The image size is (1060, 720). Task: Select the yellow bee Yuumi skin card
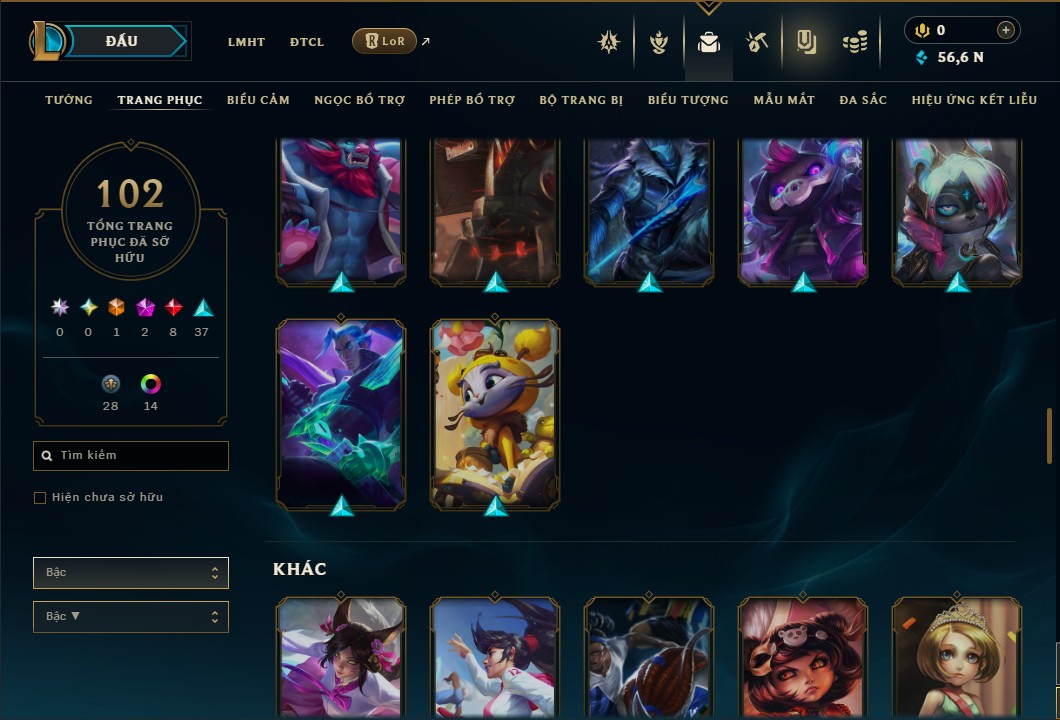point(495,412)
